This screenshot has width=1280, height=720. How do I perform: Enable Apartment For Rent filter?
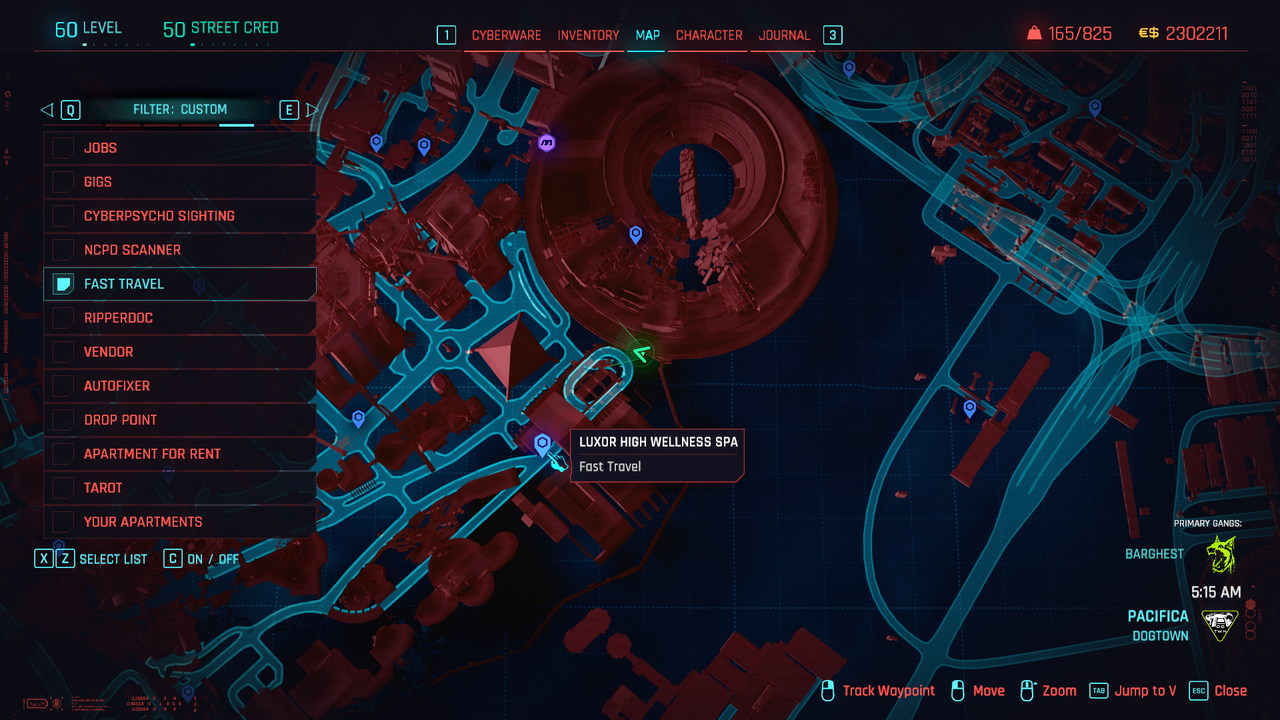pos(64,454)
